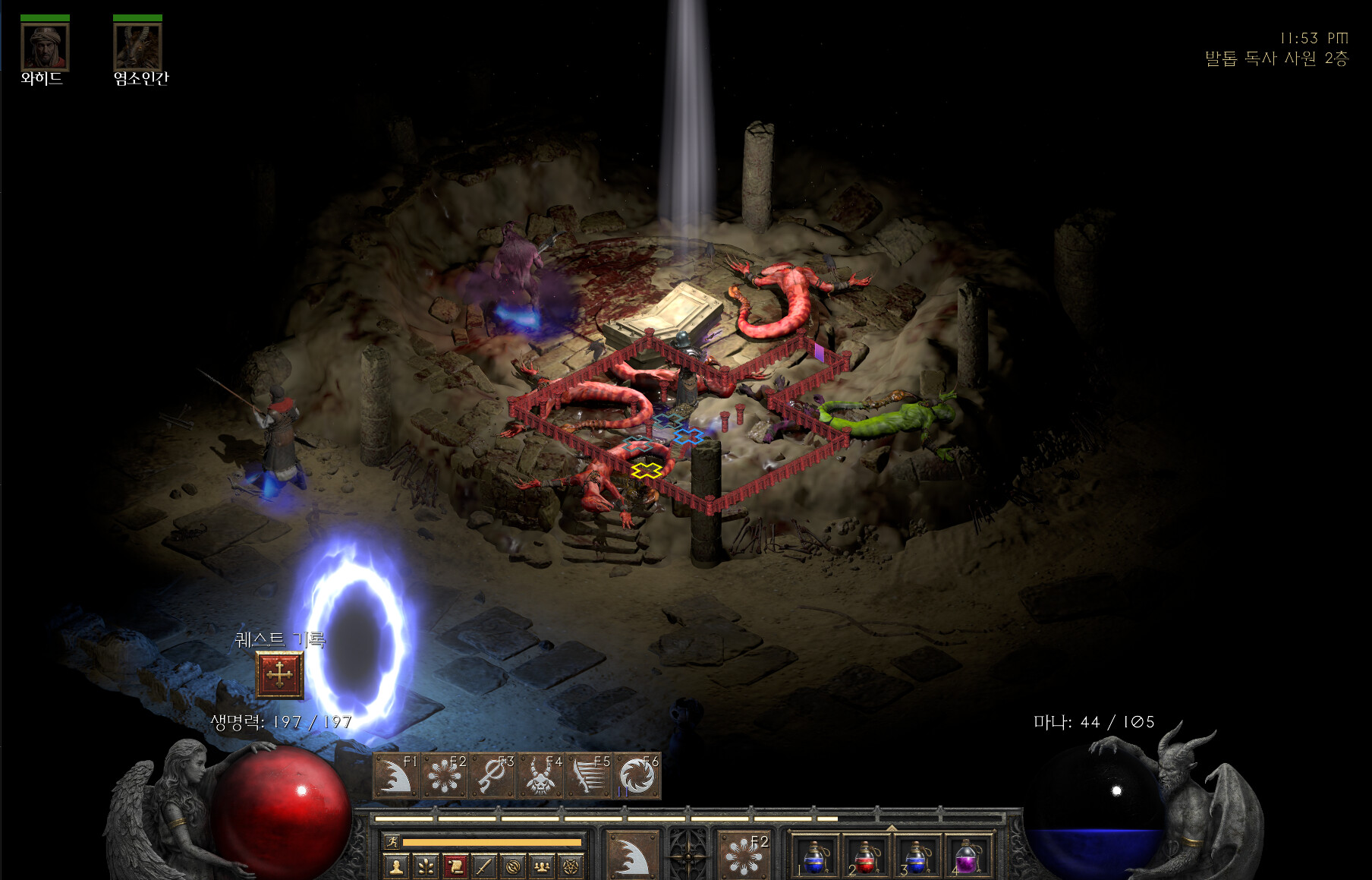1372x880 pixels.
Task: Open the quest log button labeled 퀘스트 기록
Action: click(279, 674)
